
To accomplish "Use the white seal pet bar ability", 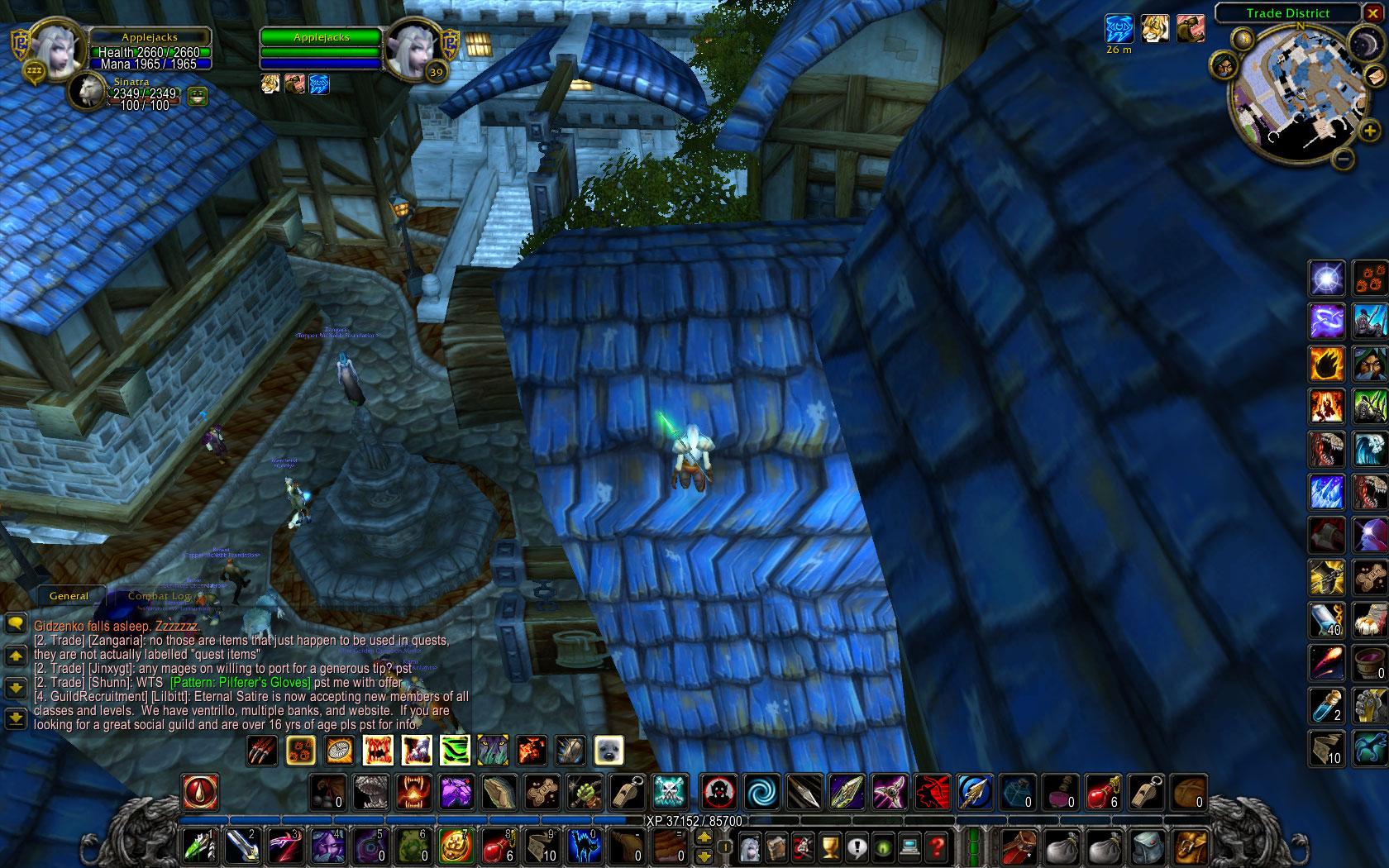I will (609, 751).
